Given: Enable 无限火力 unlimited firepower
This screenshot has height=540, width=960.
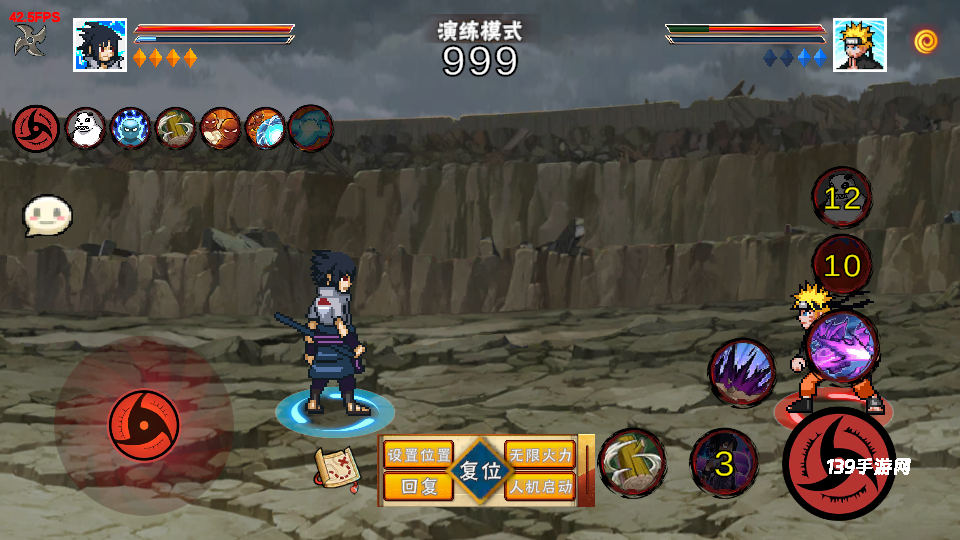Looking at the screenshot, I should click(540, 455).
